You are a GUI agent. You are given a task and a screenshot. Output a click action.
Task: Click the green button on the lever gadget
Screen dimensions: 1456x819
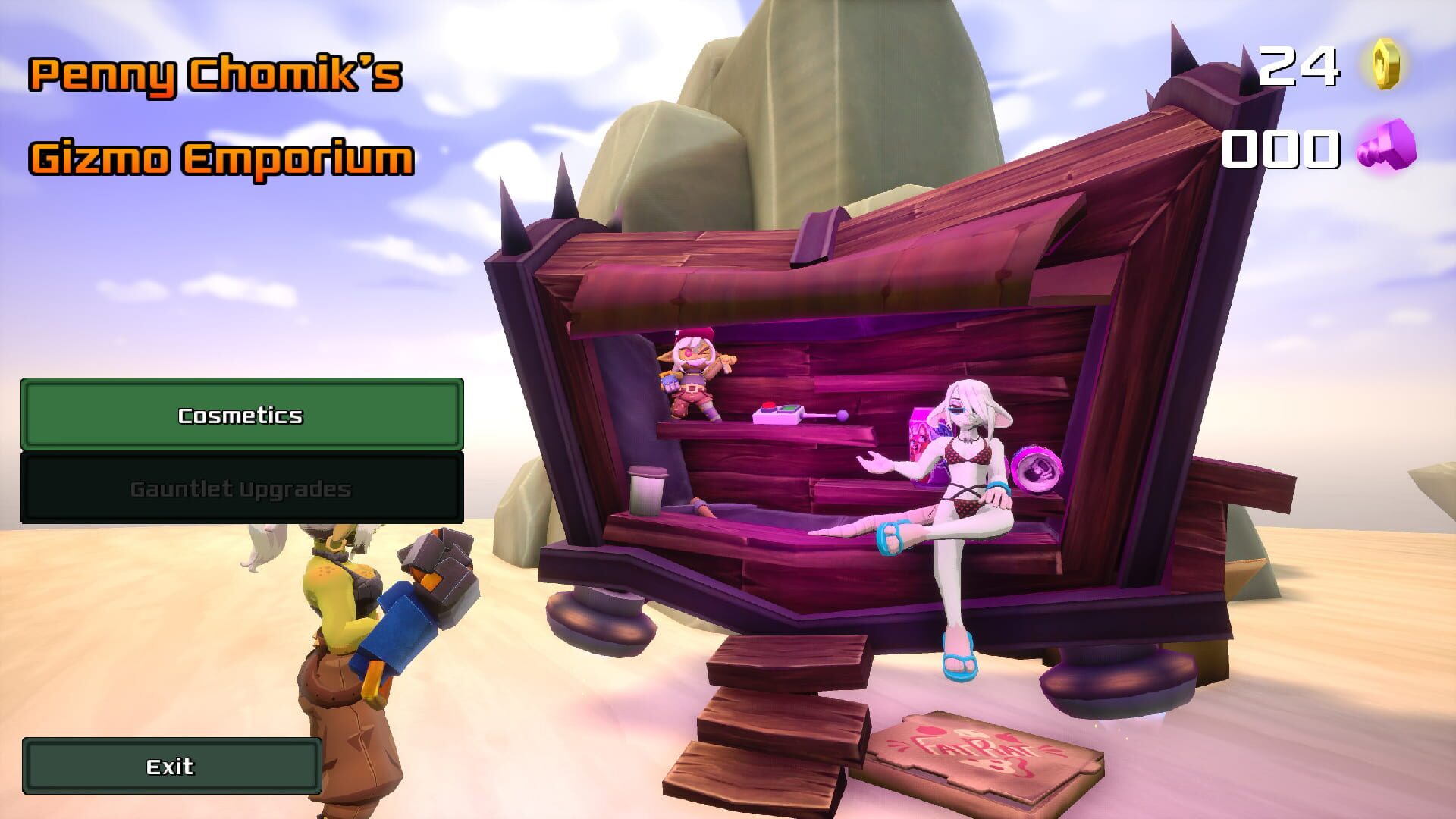pos(789,409)
